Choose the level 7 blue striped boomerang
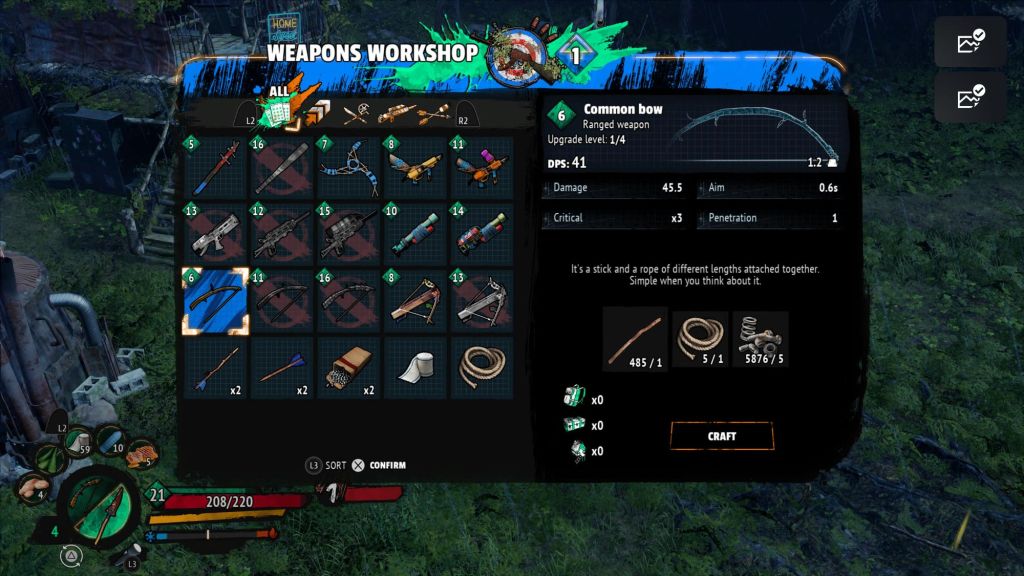Viewport: 1024px width, 576px height. coord(348,169)
